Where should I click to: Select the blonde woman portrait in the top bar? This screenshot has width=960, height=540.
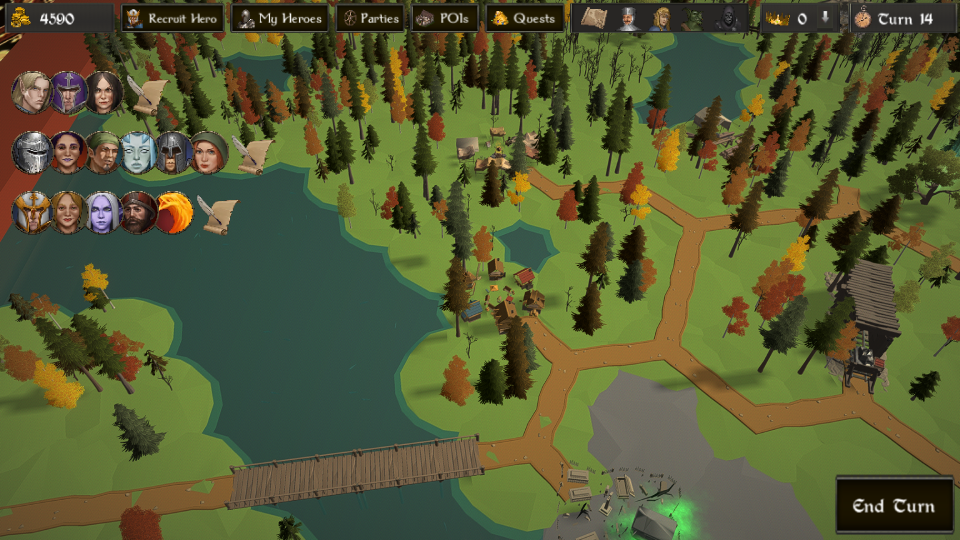tap(660, 18)
